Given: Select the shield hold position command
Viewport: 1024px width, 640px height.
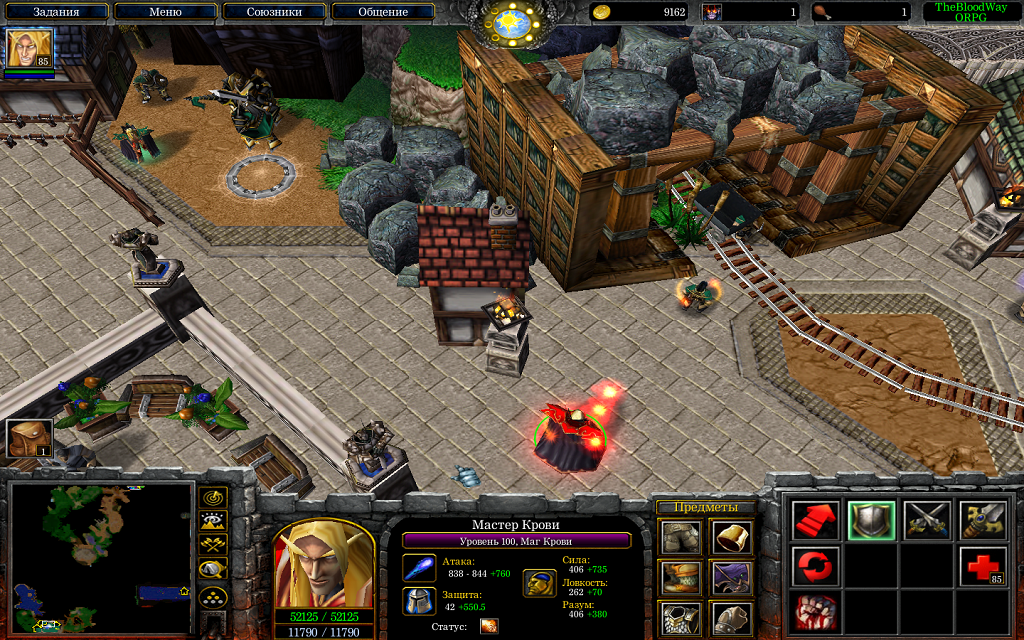Looking at the screenshot, I should point(870,520).
